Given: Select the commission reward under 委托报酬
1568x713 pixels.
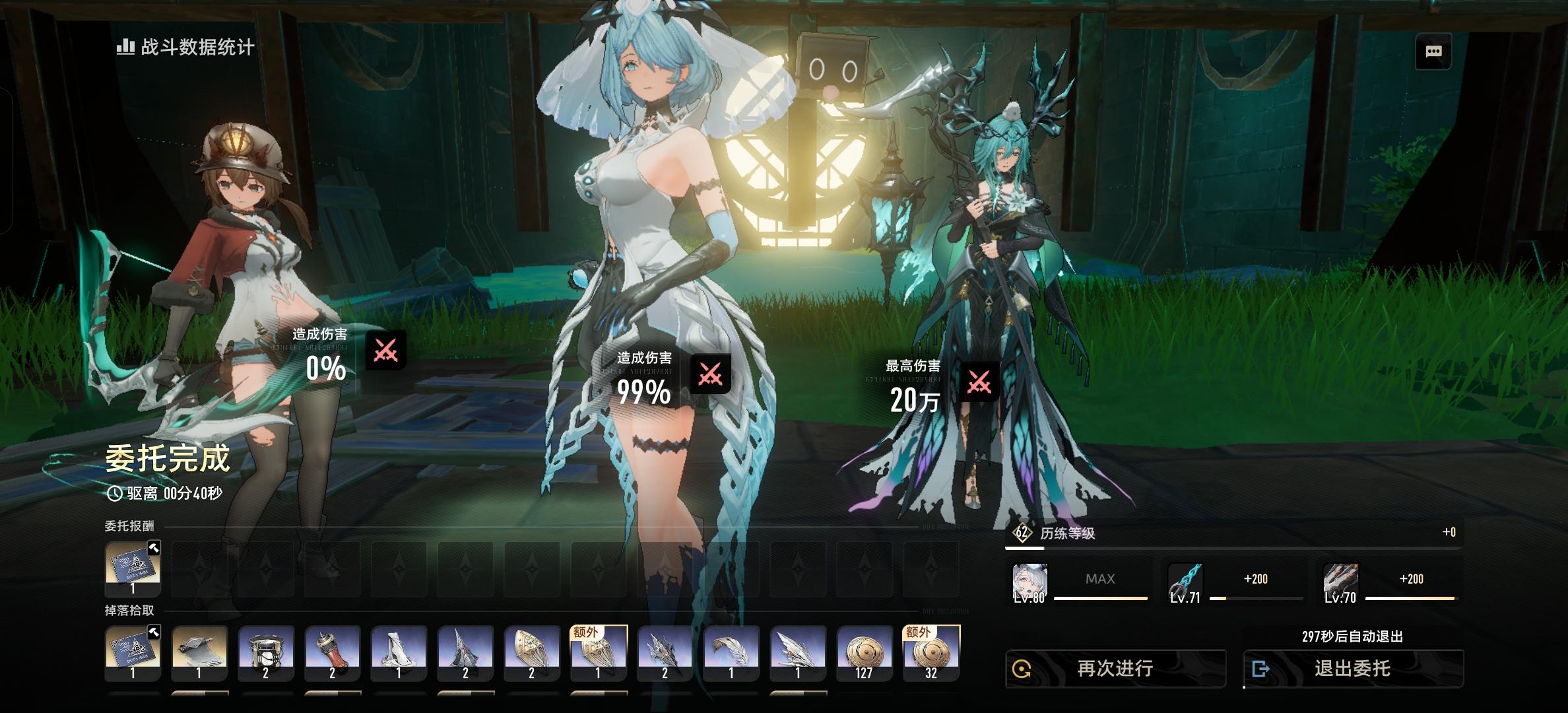Looking at the screenshot, I should tap(132, 569).
